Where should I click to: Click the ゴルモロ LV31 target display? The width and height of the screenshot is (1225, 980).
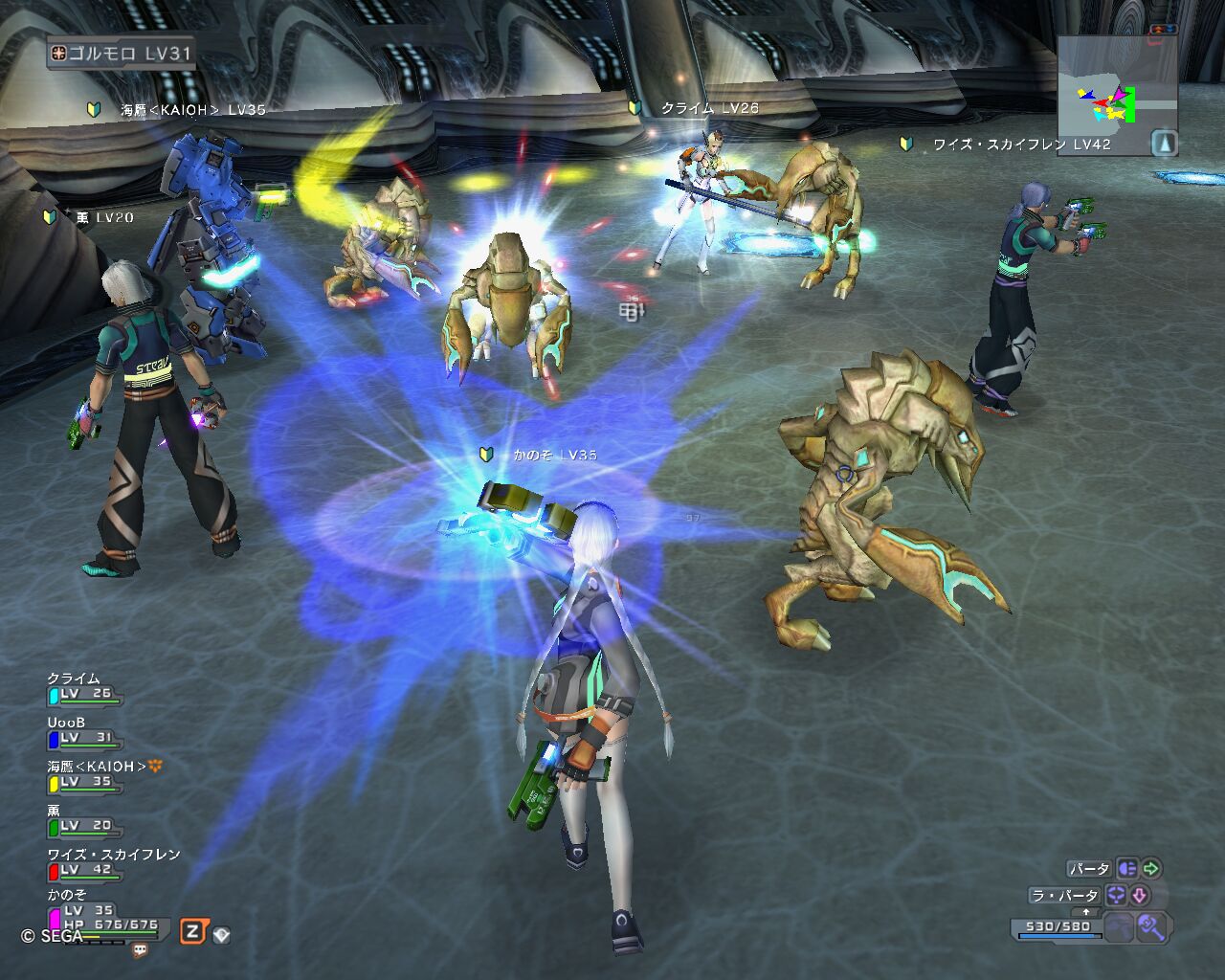(121, 54)
